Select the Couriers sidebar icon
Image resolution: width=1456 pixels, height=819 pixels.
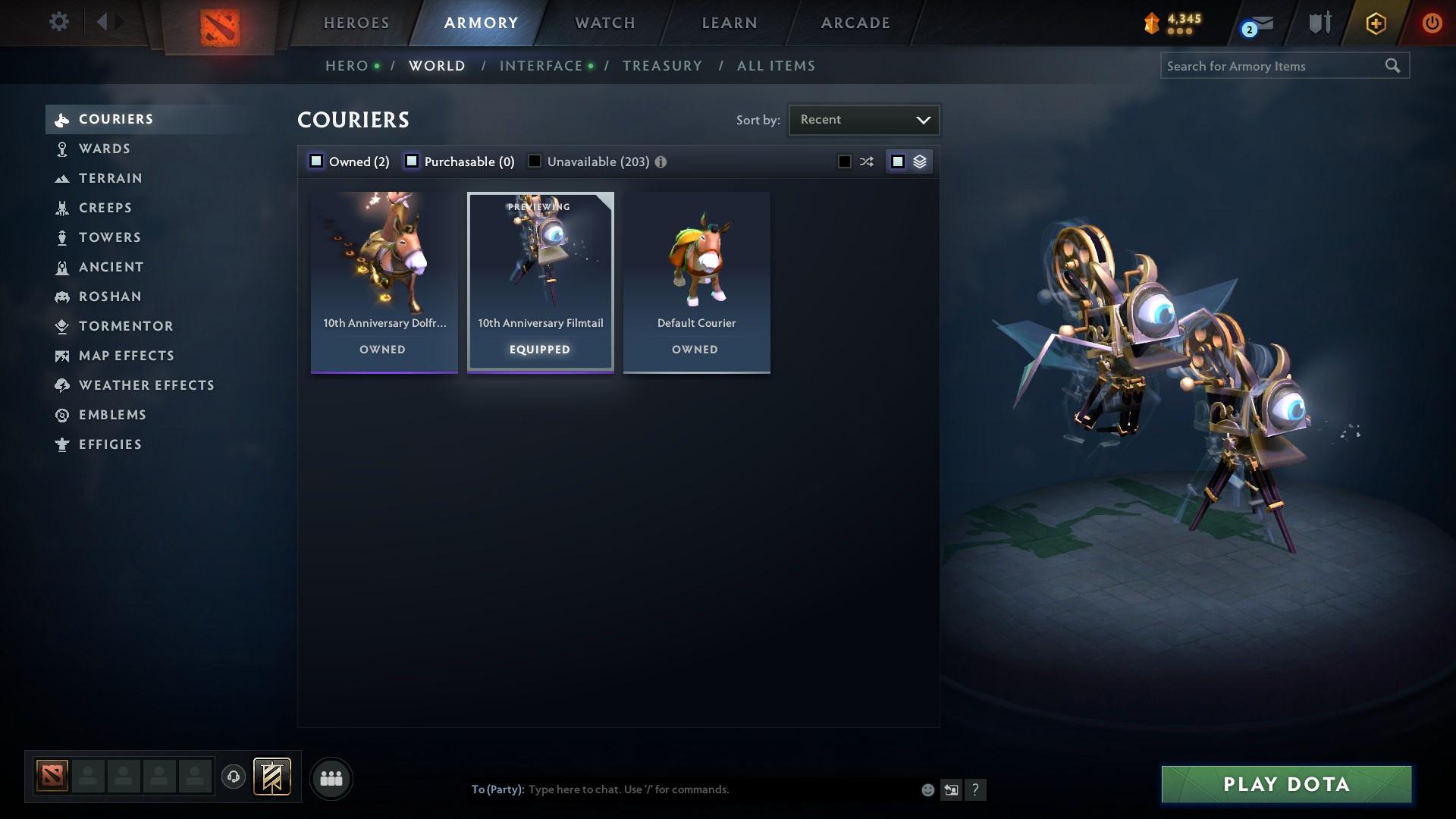62,119
